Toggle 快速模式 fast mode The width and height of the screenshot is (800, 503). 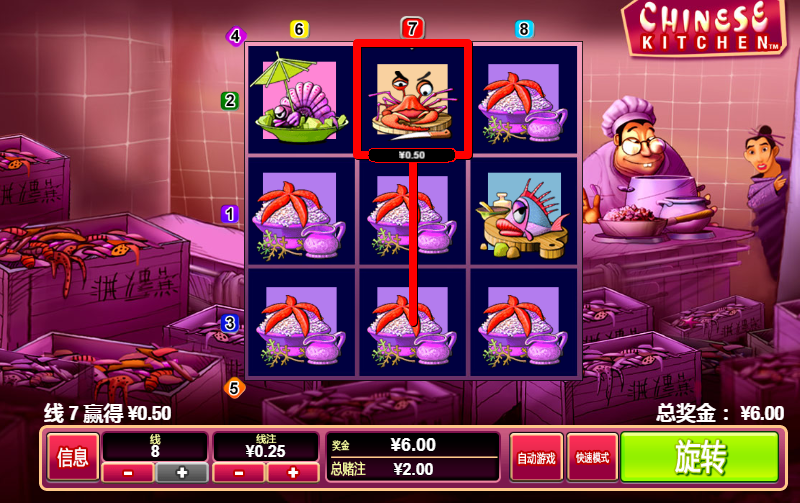pos(592,459)
